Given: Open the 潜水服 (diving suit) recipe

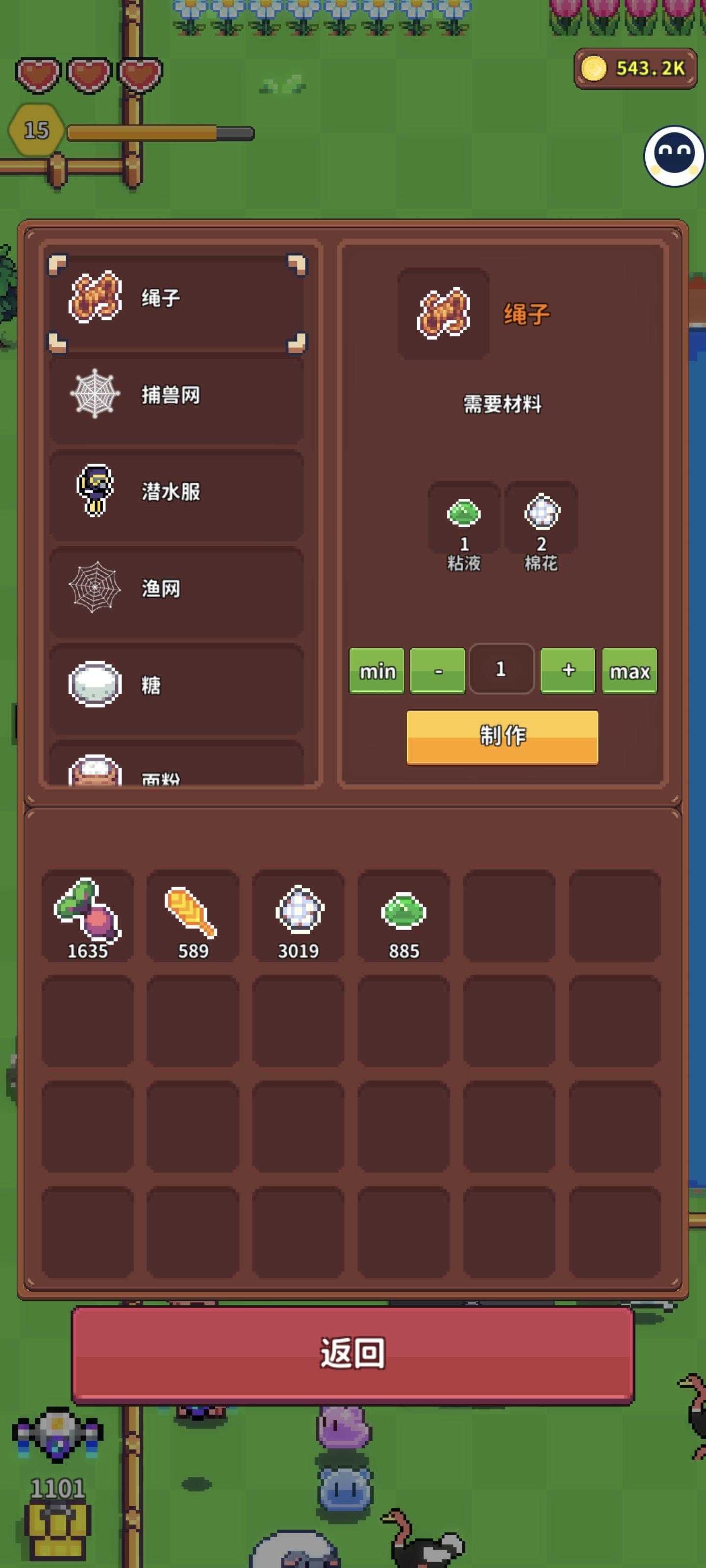Looking at the screenshot, I should [176, 493].
